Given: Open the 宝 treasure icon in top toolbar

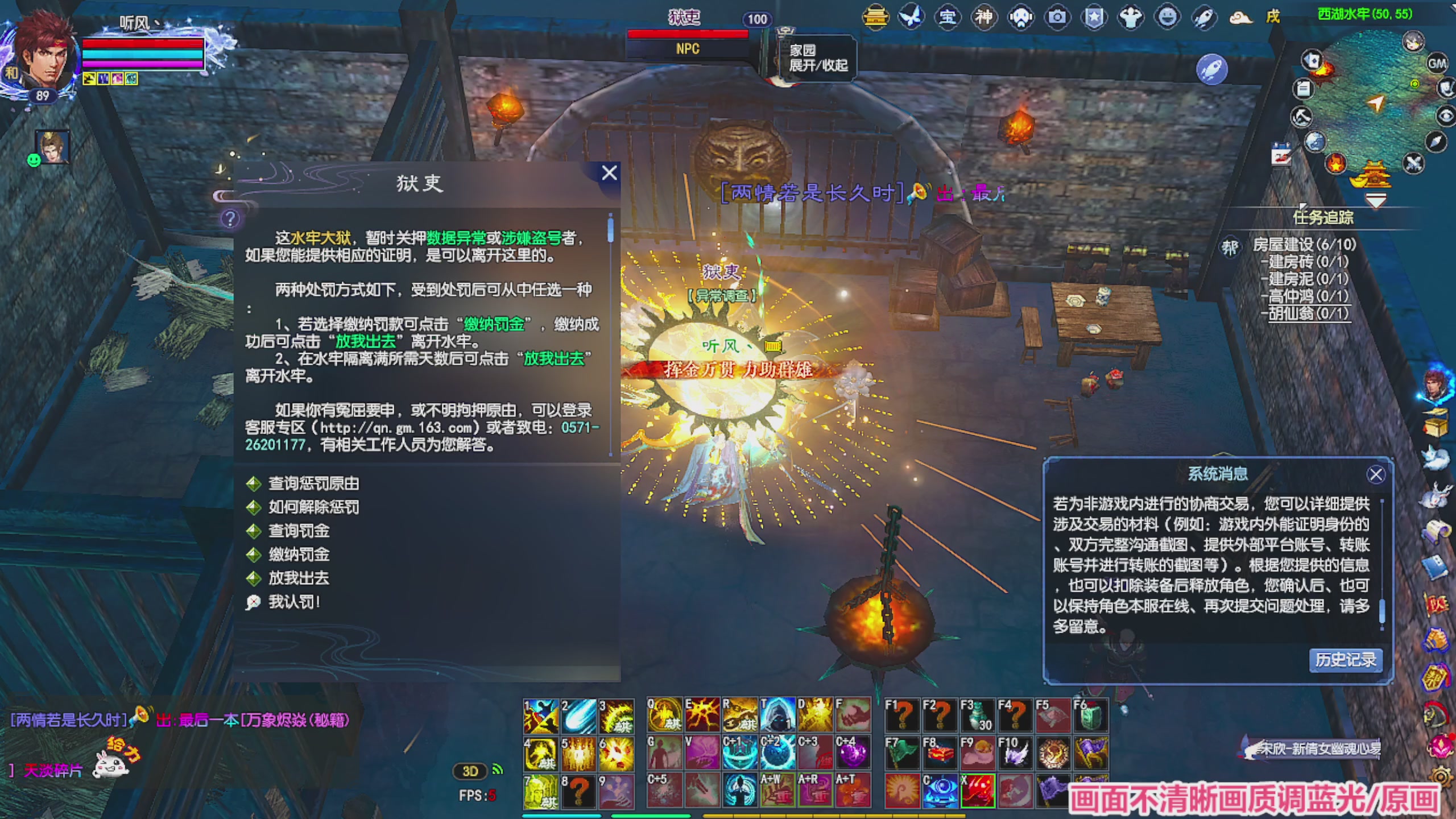Looking at the screenshot, I should (948, 17).
